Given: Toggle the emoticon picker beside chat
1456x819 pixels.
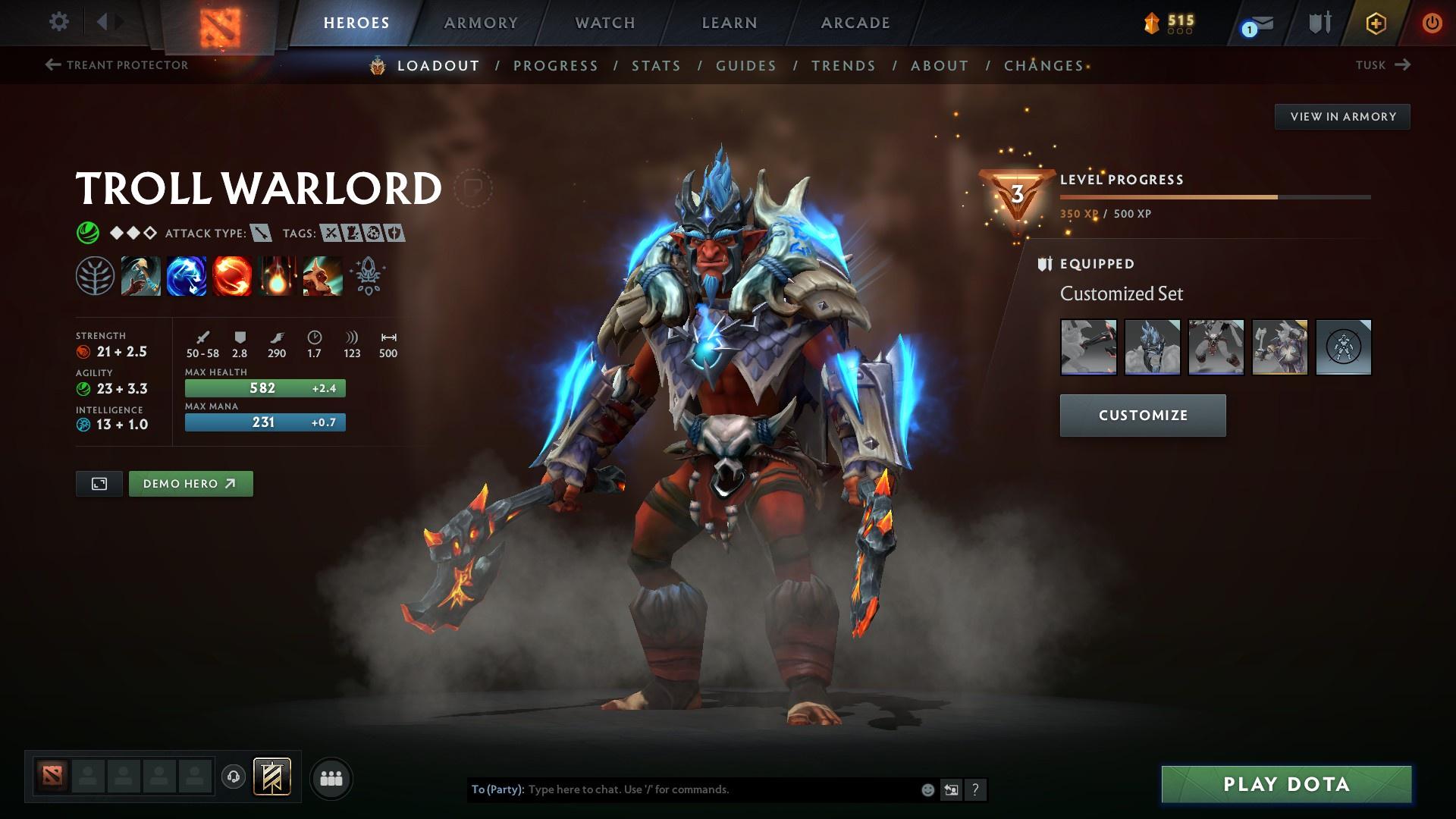Looking at the screenshot, I should [x=927, y=789].
